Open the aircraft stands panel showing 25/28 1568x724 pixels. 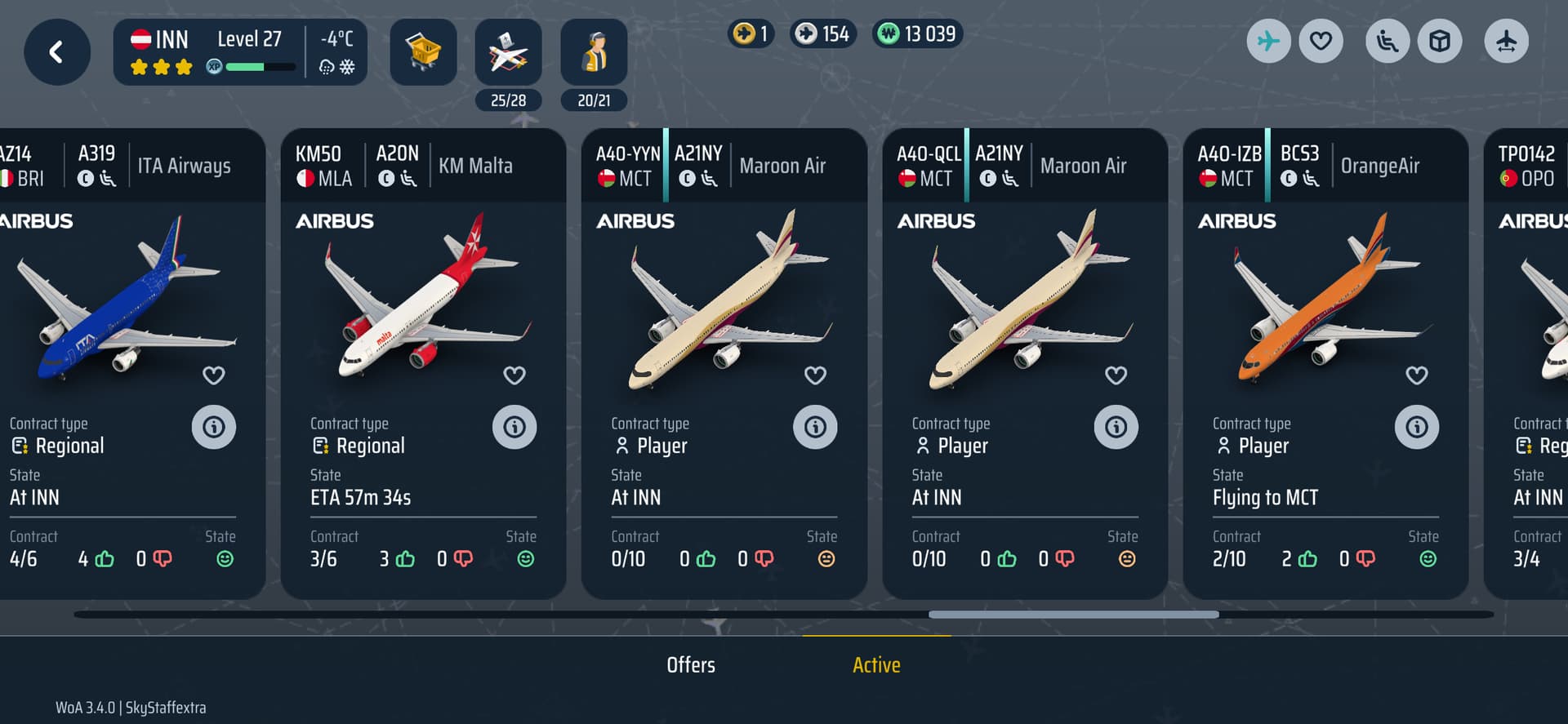(508, 52)
